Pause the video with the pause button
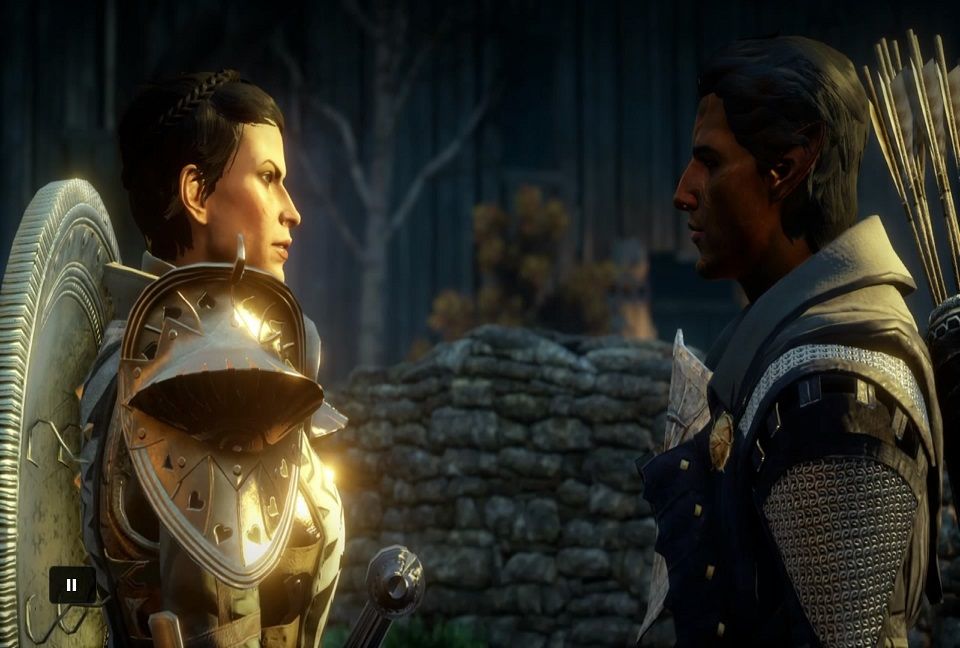Image resolution: width=960 pixels, height=648 pixels. 72,585
